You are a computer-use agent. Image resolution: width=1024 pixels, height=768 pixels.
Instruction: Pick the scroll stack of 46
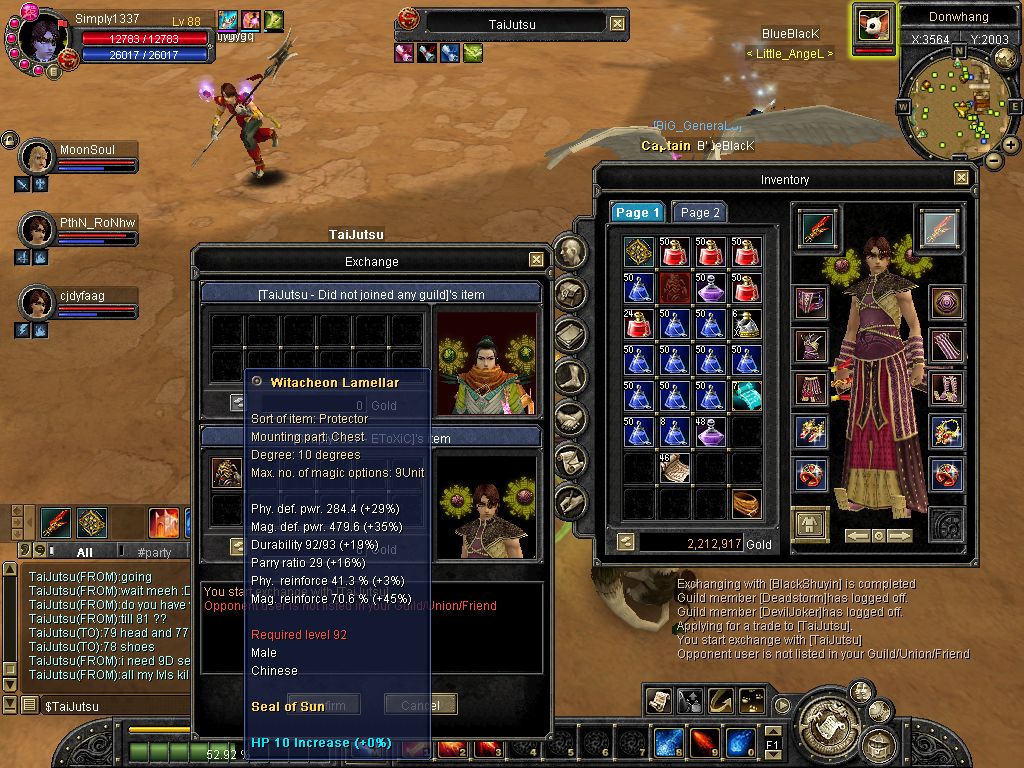coord(676,468)
